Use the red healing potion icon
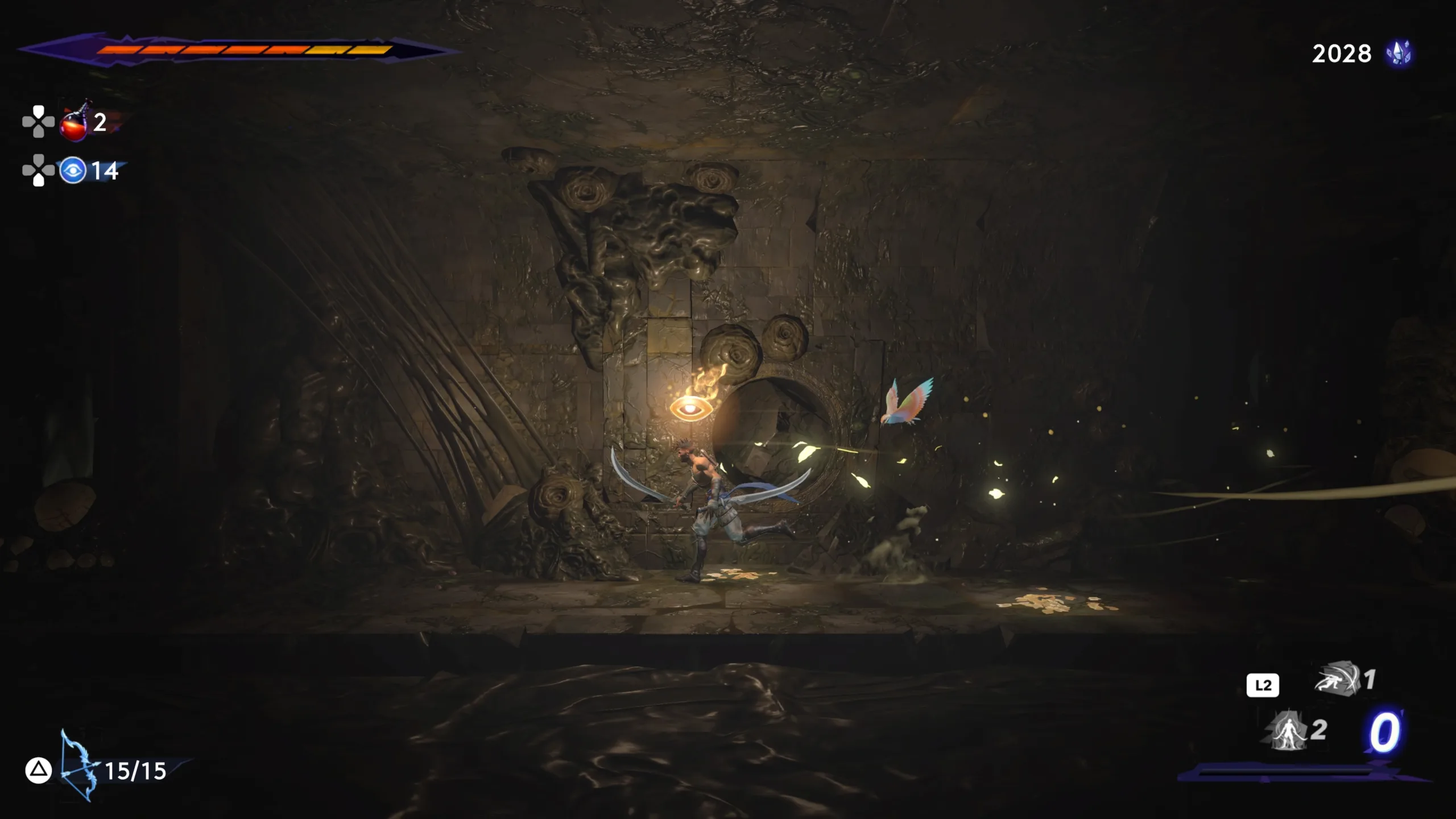The image size is (1456, 819). (x=75, y=122)
